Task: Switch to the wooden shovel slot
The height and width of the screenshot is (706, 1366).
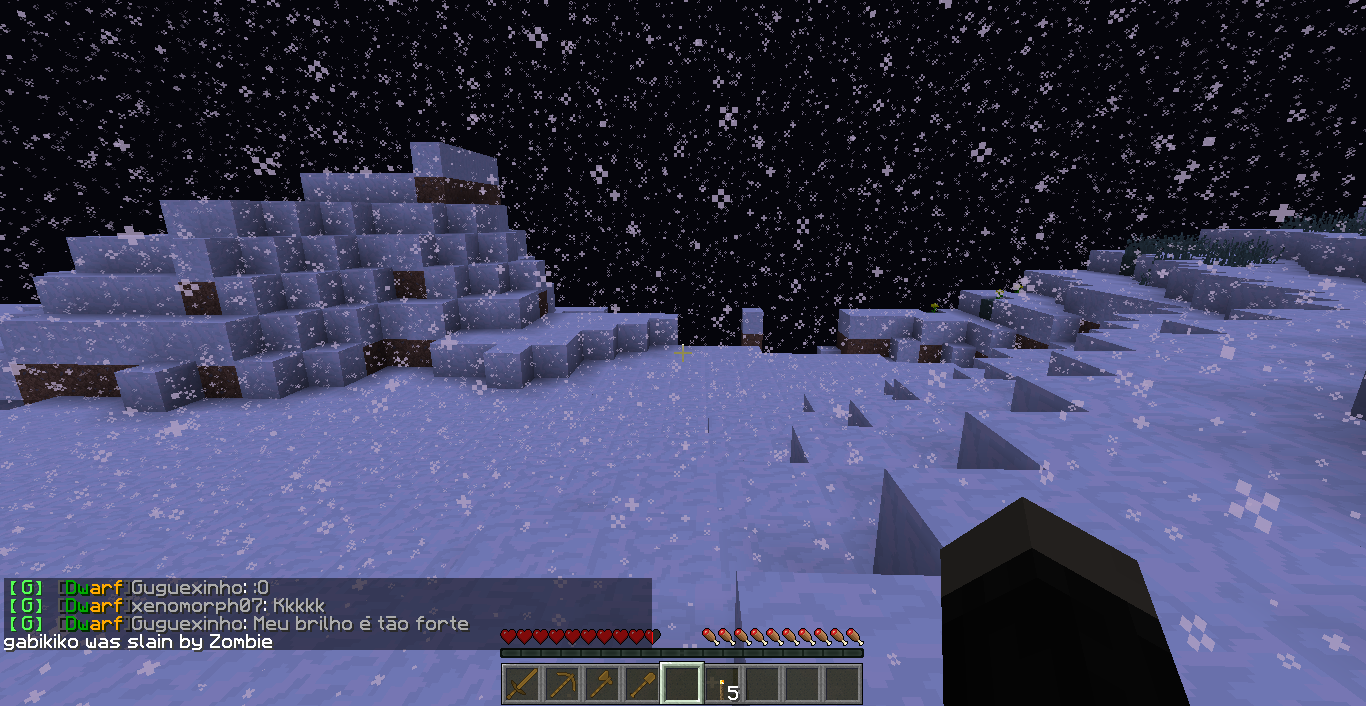Action: point(642,684)
